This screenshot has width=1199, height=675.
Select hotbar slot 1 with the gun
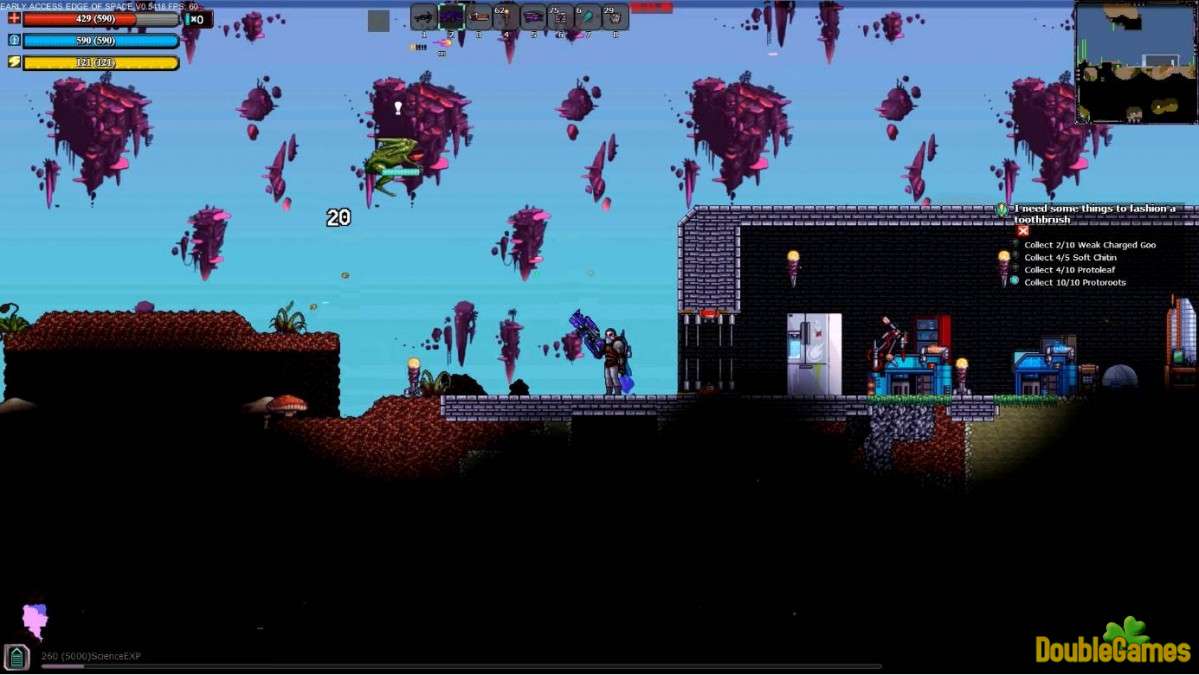[x=424, y=17]
